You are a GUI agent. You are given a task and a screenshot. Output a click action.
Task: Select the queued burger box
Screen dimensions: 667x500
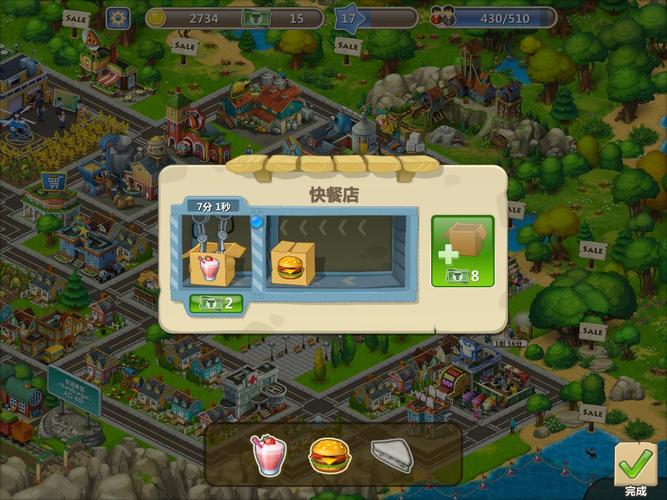click(x=292, y=264)
